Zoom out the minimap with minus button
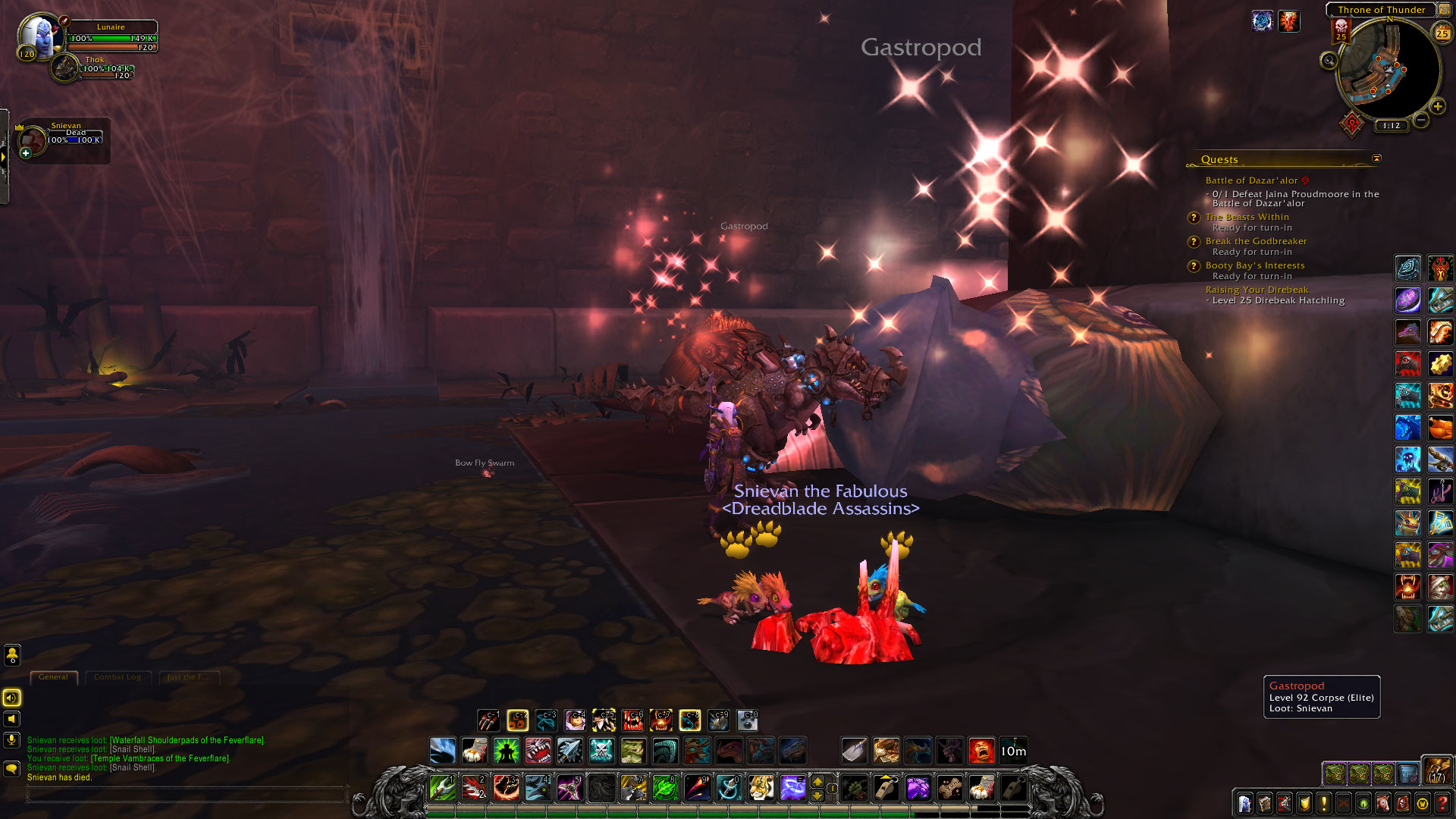This screenshot has height=819, width=1456. pos(1421,120)
